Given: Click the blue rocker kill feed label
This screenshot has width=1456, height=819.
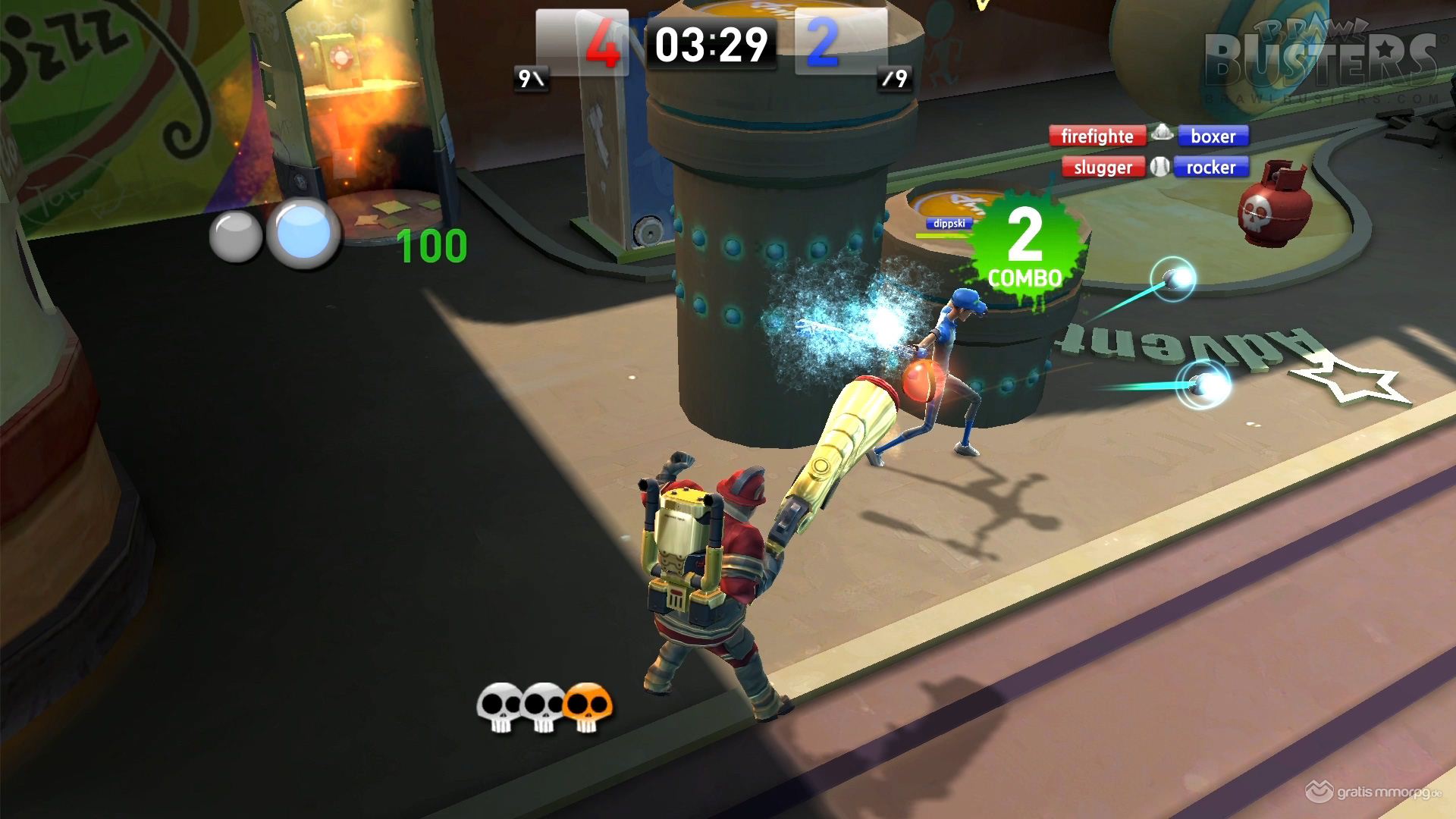Looking at the screenshot, I should pyautogui.click(x=1210, y=168).
